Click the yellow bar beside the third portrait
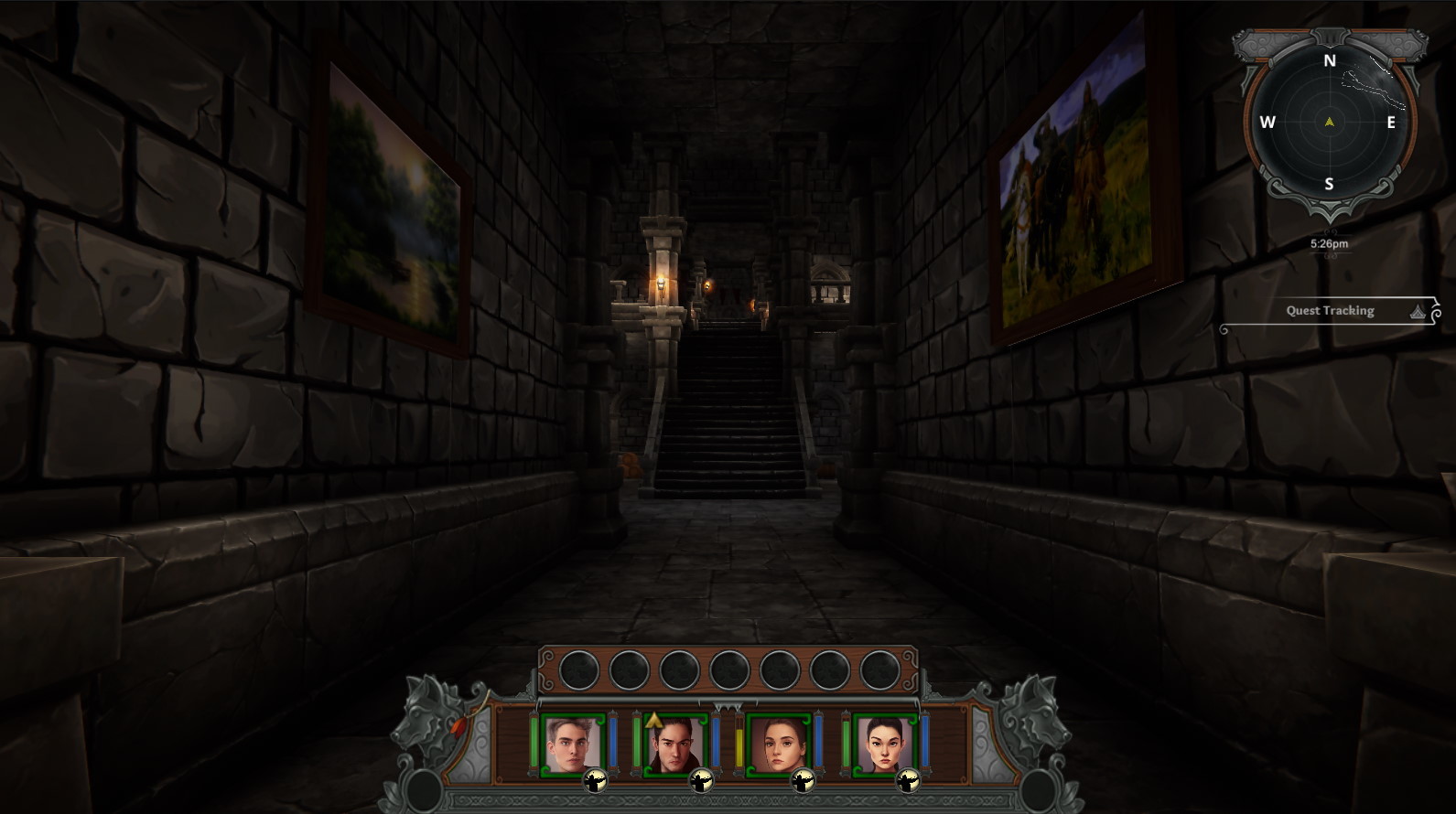This screenshot has width=1456, height=814. coord(739,744)
